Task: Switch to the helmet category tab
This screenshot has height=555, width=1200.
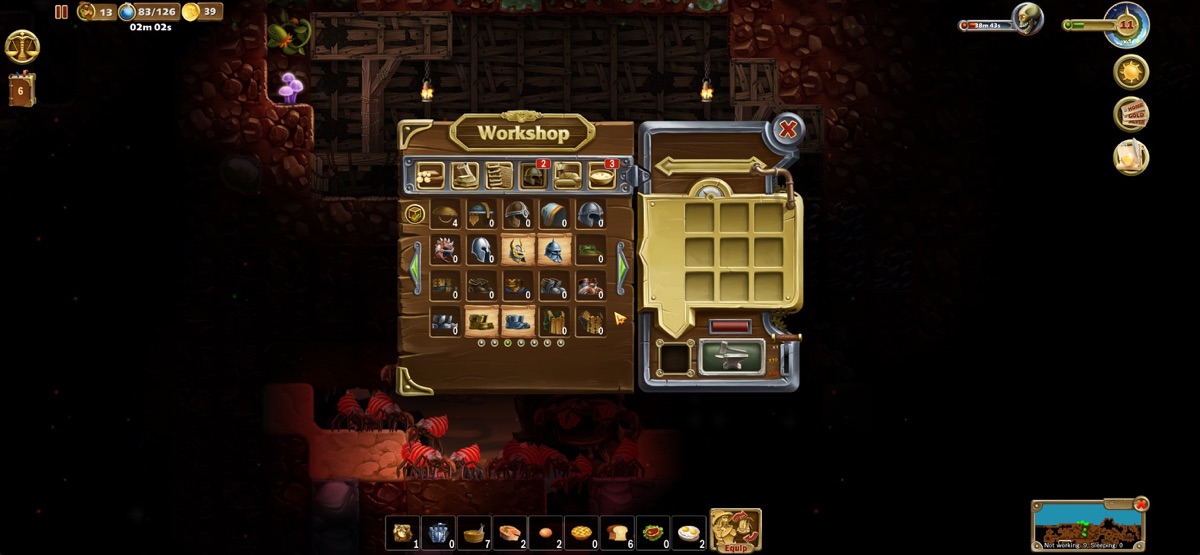Action: tap(534, 176)
